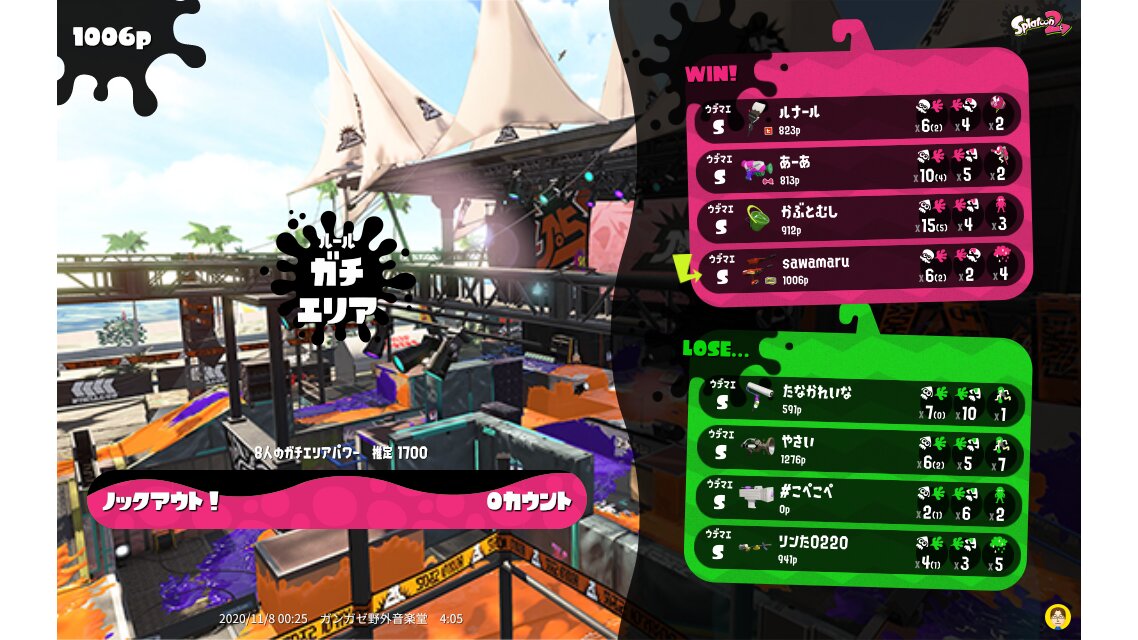Select player やさい's result row

point(858,449)
